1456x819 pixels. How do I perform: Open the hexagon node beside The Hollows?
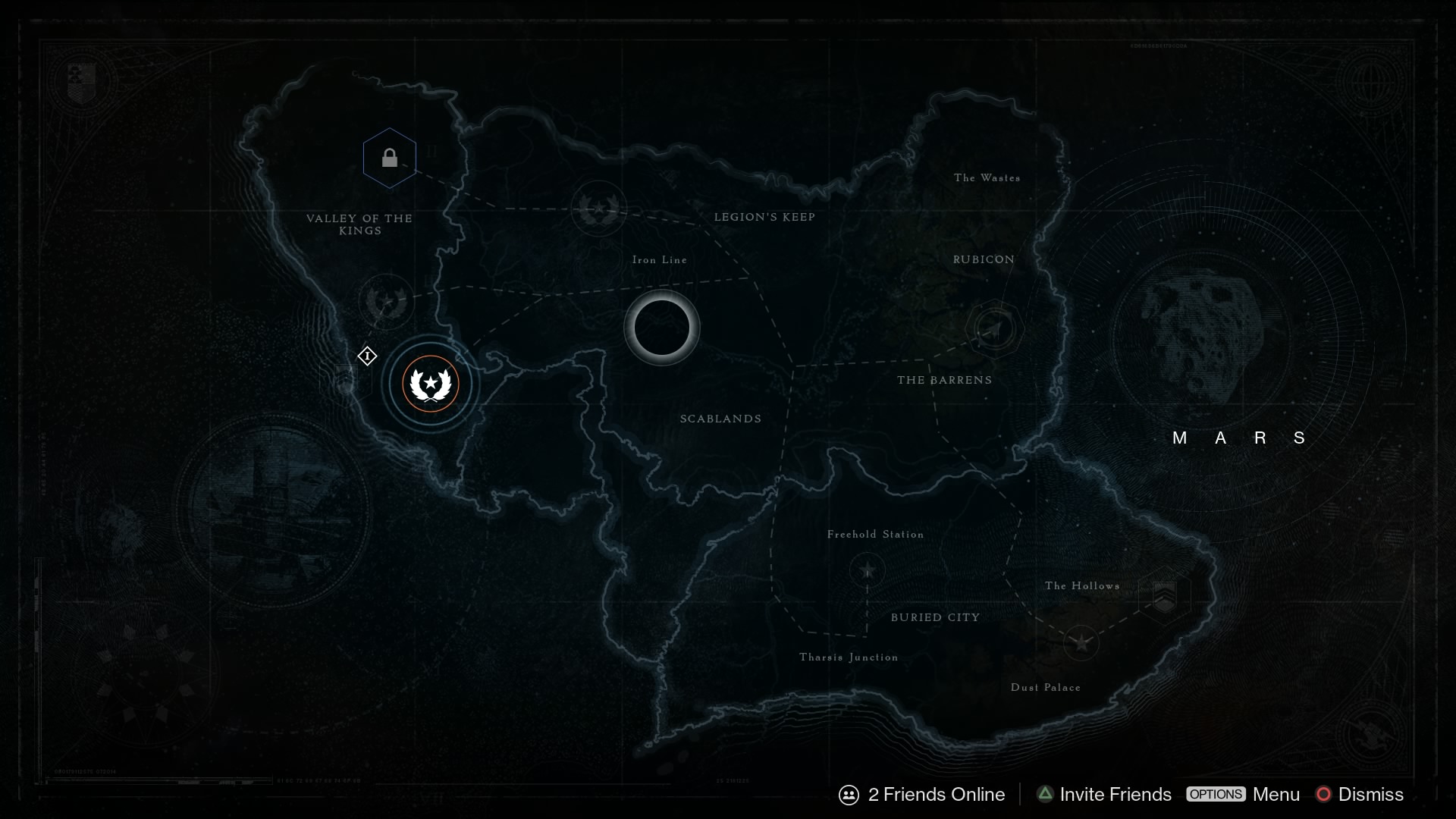click(x=1164, y=595)
